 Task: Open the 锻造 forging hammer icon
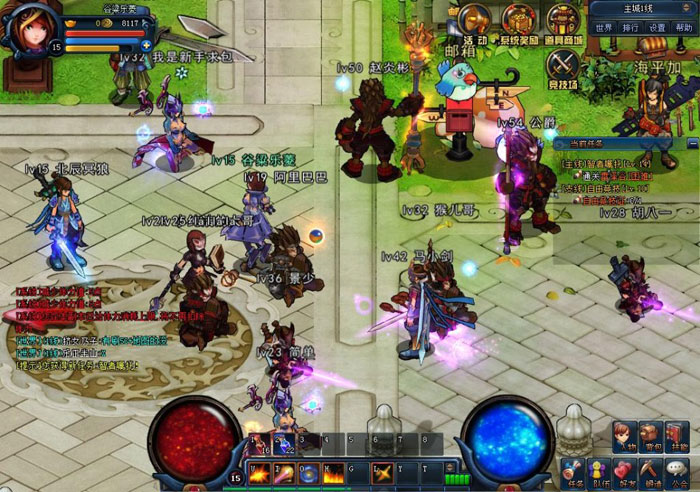point(653,472)
